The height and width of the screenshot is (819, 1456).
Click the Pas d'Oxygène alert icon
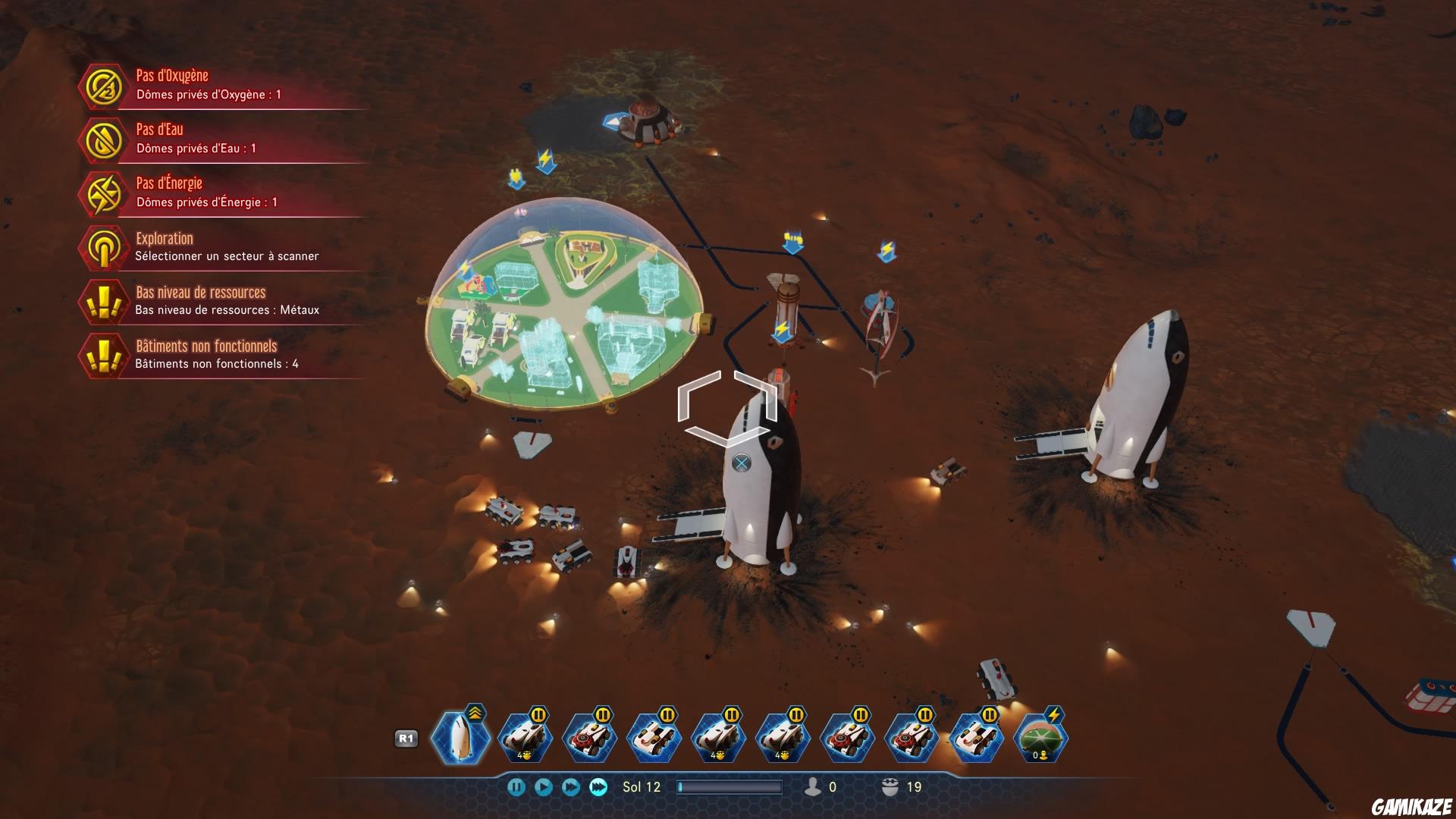pyautogui.click(x=104, y=86)
